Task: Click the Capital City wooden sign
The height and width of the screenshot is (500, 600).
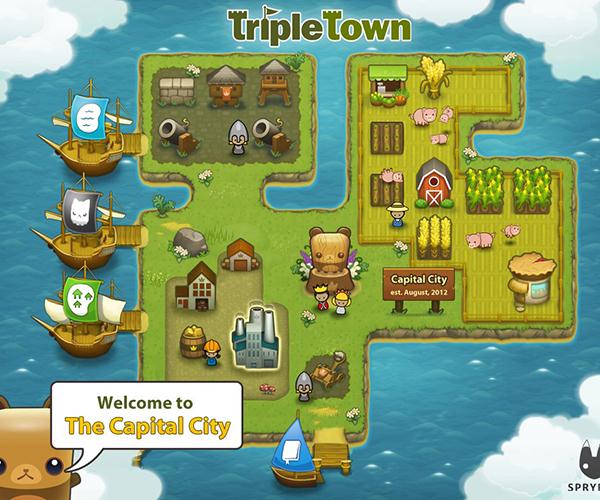Action: pyautogui.click(x=420, y=284)
